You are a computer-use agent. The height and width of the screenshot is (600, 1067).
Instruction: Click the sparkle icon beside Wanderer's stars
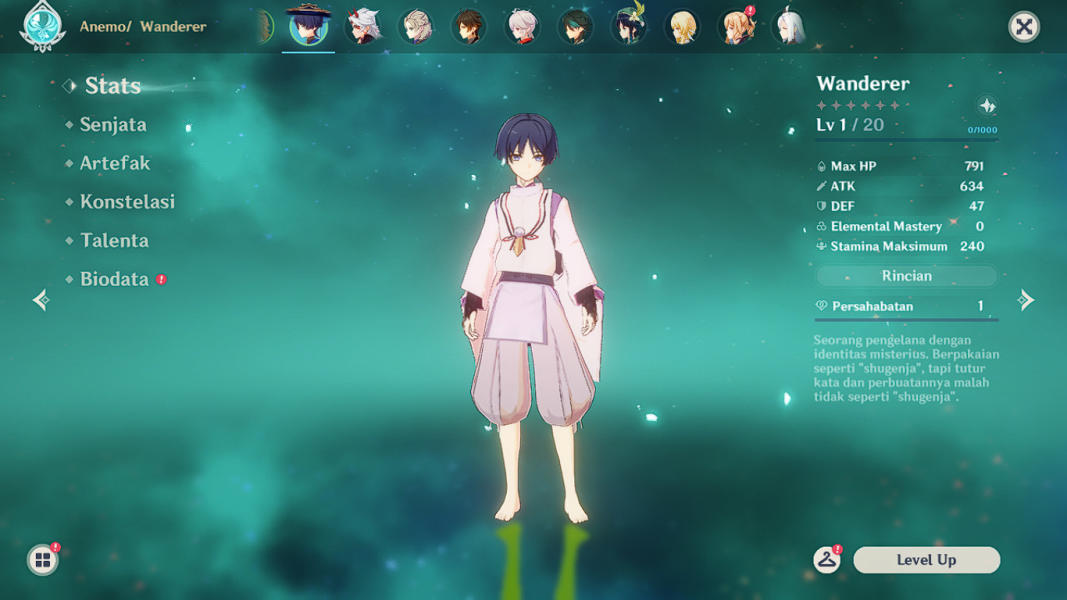point(987,106)
